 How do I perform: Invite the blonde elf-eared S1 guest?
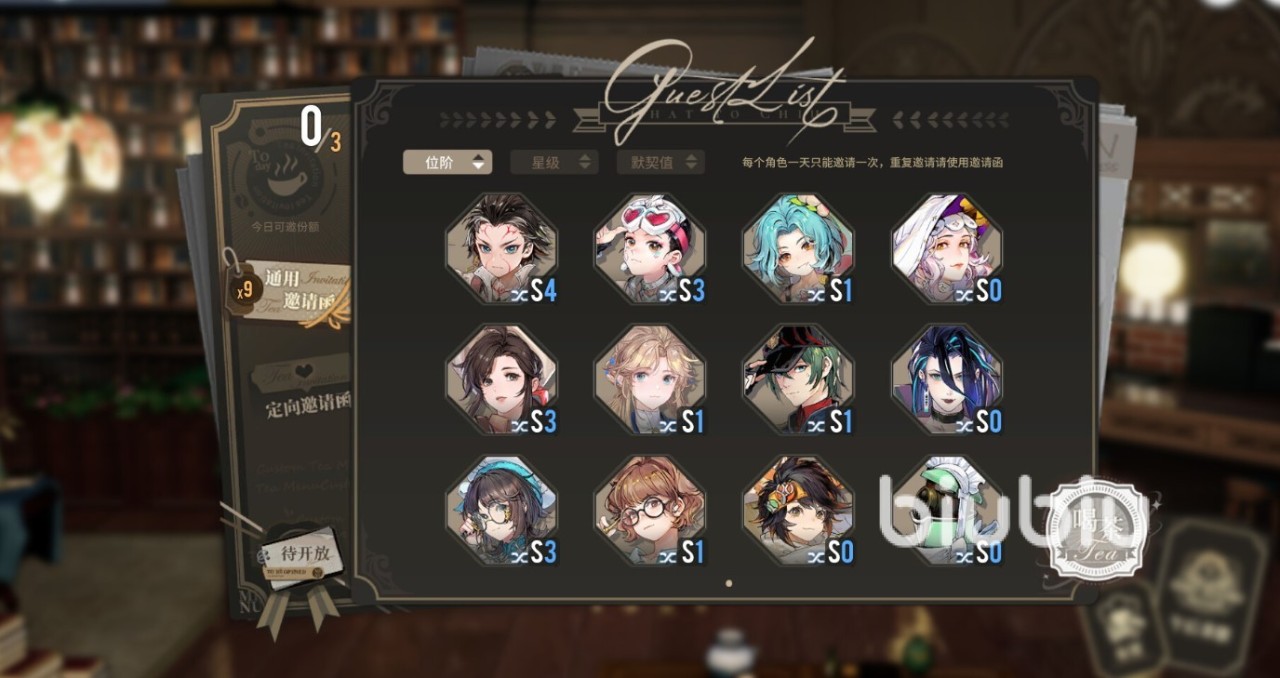(649, 379)
